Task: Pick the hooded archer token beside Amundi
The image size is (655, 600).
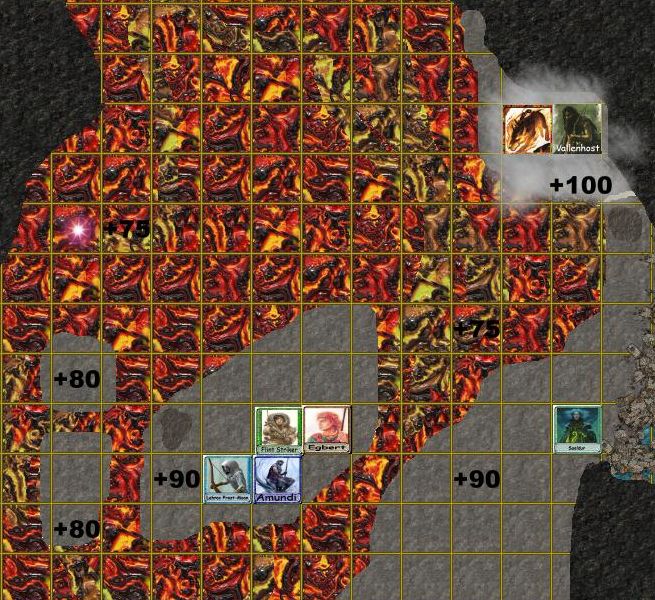Action: pos(227,479)
